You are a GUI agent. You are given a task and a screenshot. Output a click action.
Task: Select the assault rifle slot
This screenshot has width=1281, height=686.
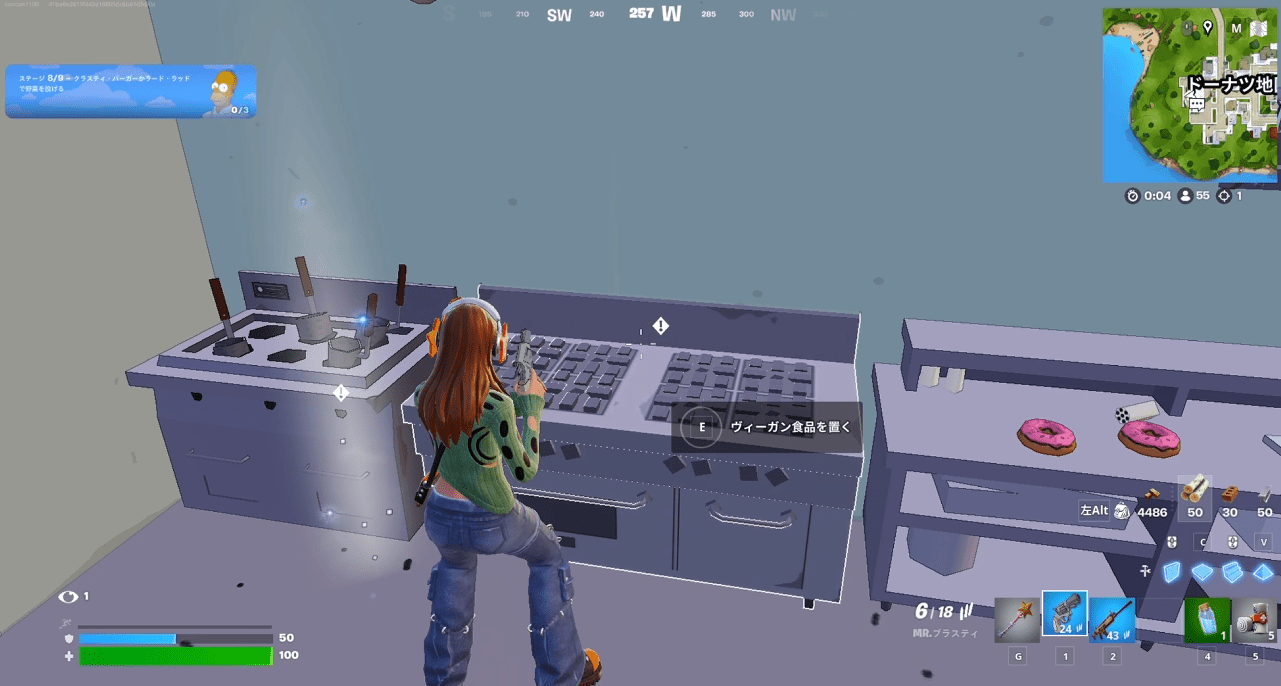coord(1111,619)
